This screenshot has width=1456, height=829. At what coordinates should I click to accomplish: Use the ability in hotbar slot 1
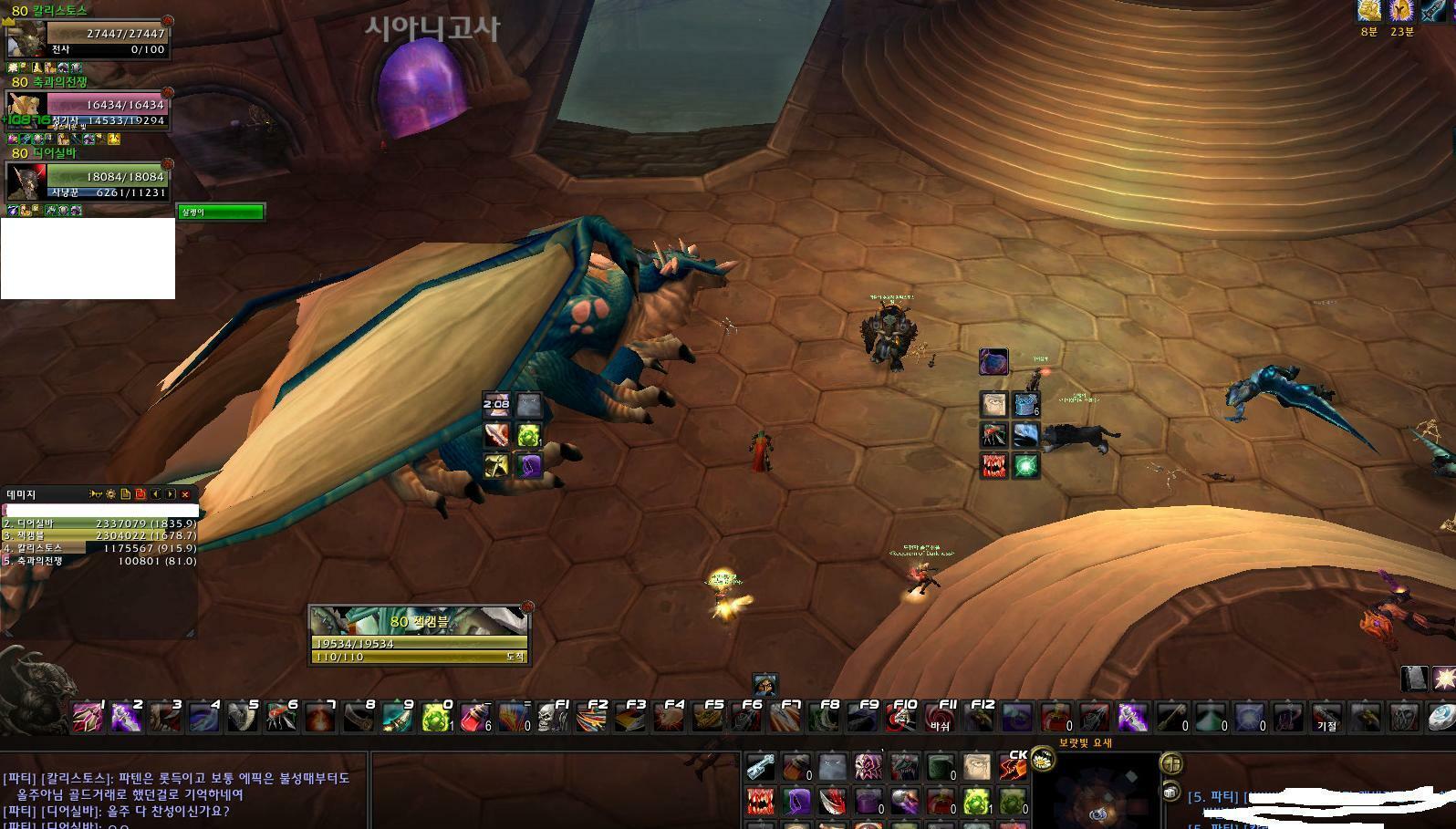(x=88, y=719)
